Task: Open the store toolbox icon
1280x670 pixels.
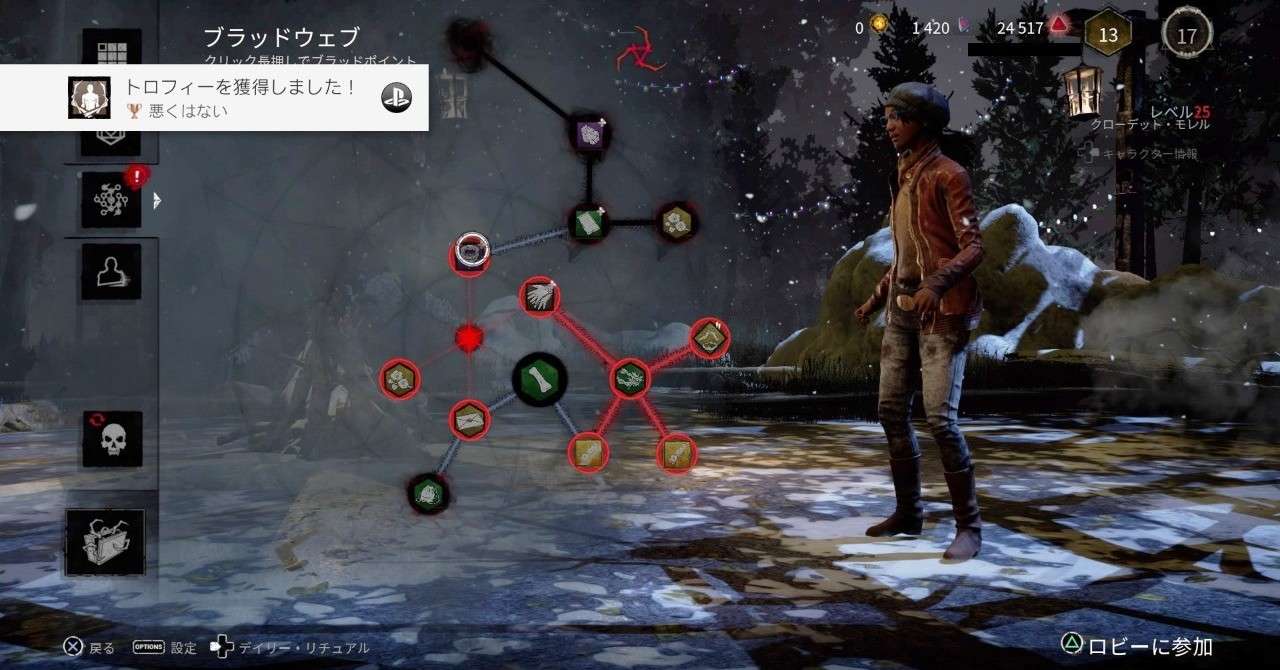Action: [105, 542]
